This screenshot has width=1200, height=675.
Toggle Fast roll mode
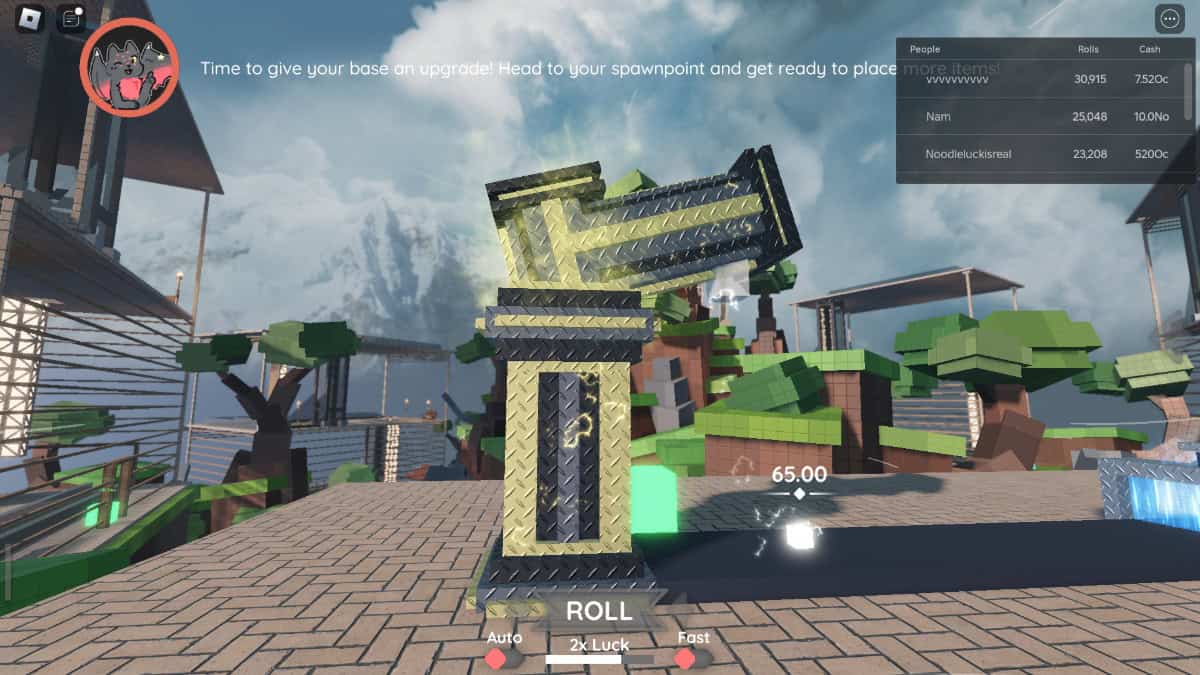[x=692, y=658]
